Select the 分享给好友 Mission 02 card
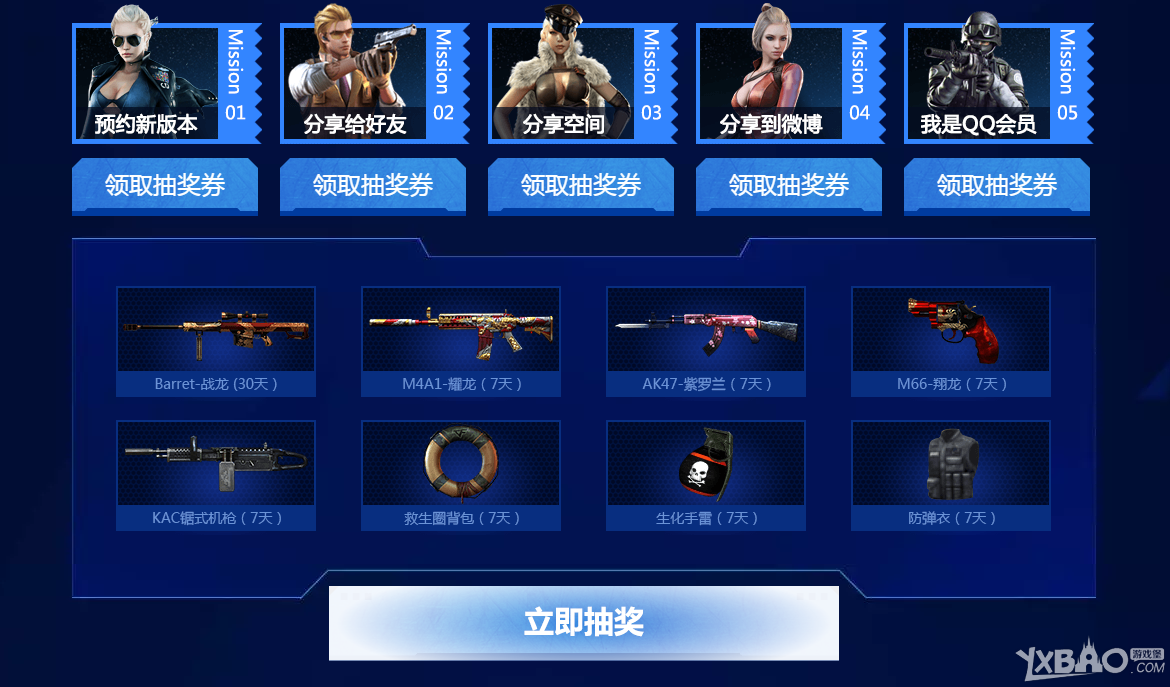 pyautogui.click(x=373, y=84)
